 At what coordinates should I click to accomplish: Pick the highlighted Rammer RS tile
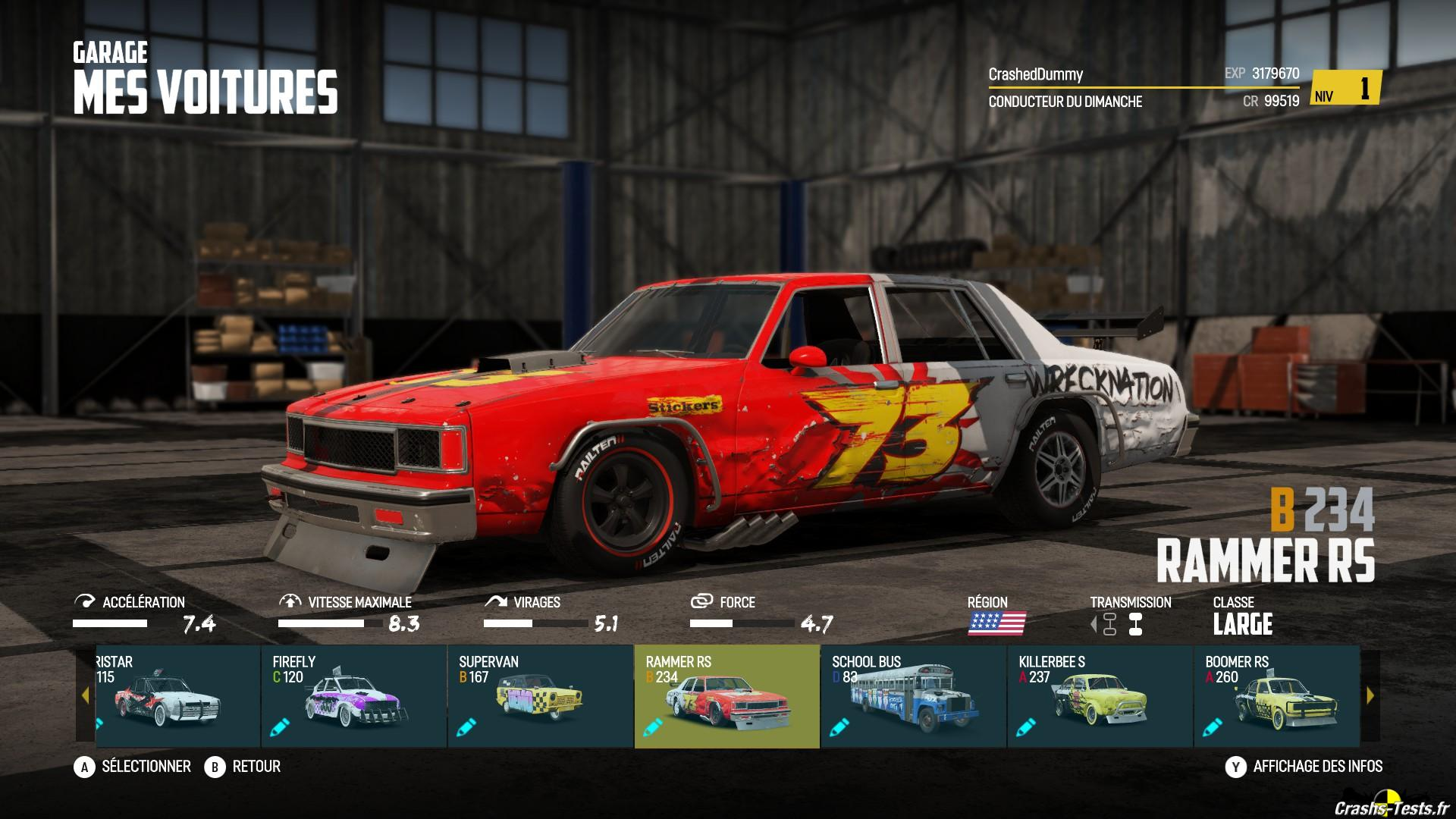point(726,696)
